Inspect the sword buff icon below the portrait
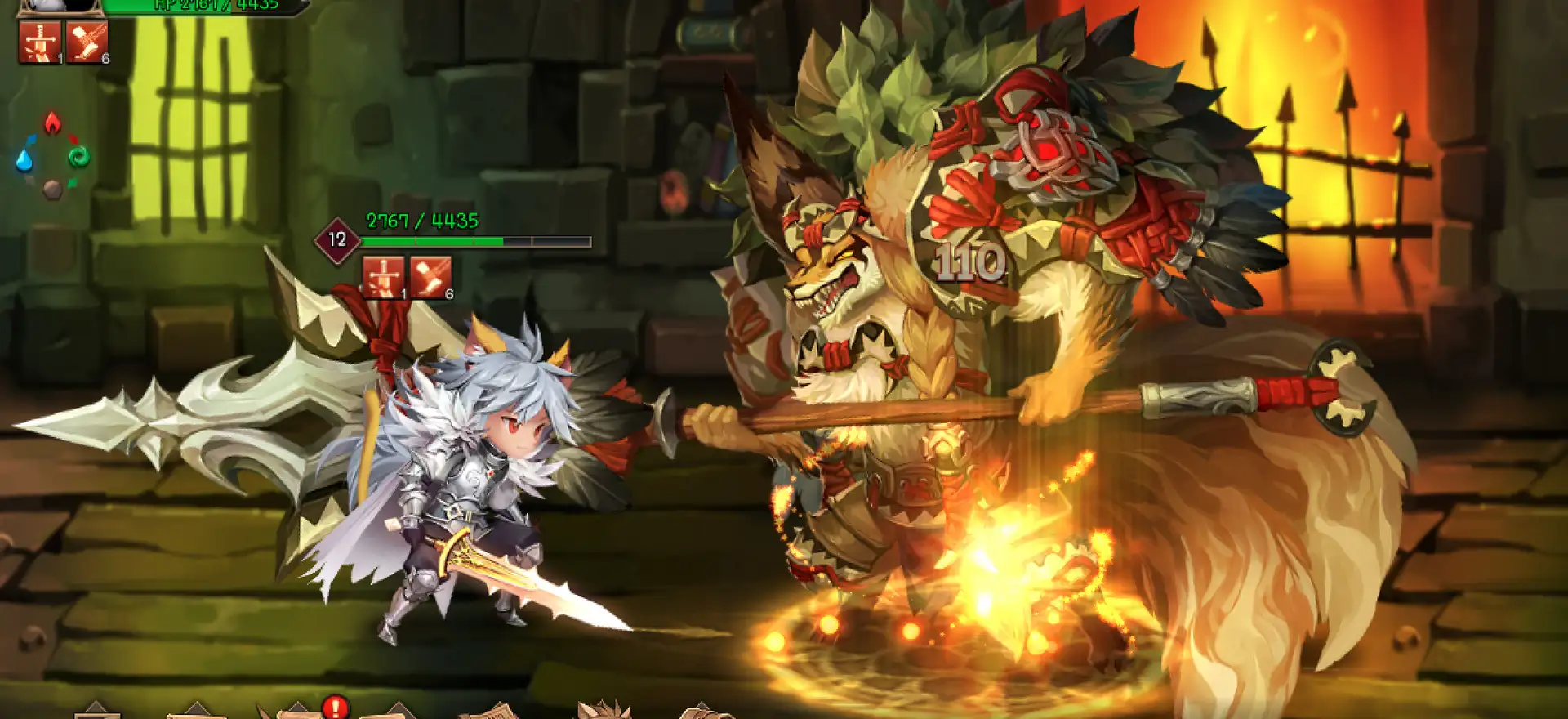Image resolution: width=1568 pixels, height=719 pixels. point(40,42)
